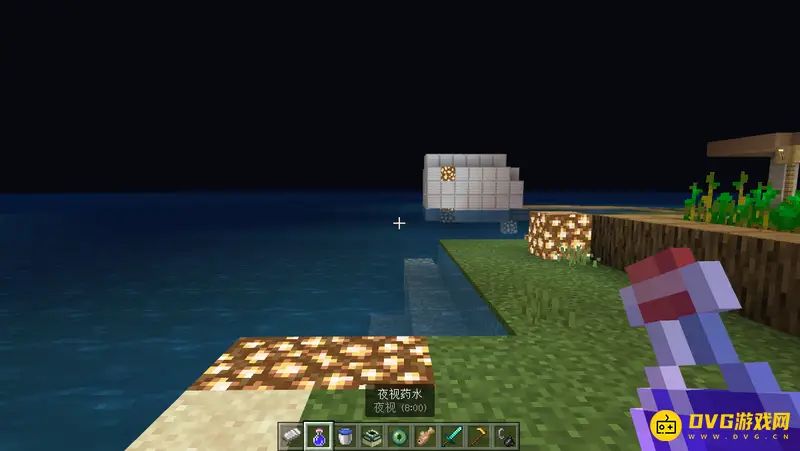Select the iron ingot hotbar slot

[291, 436]
